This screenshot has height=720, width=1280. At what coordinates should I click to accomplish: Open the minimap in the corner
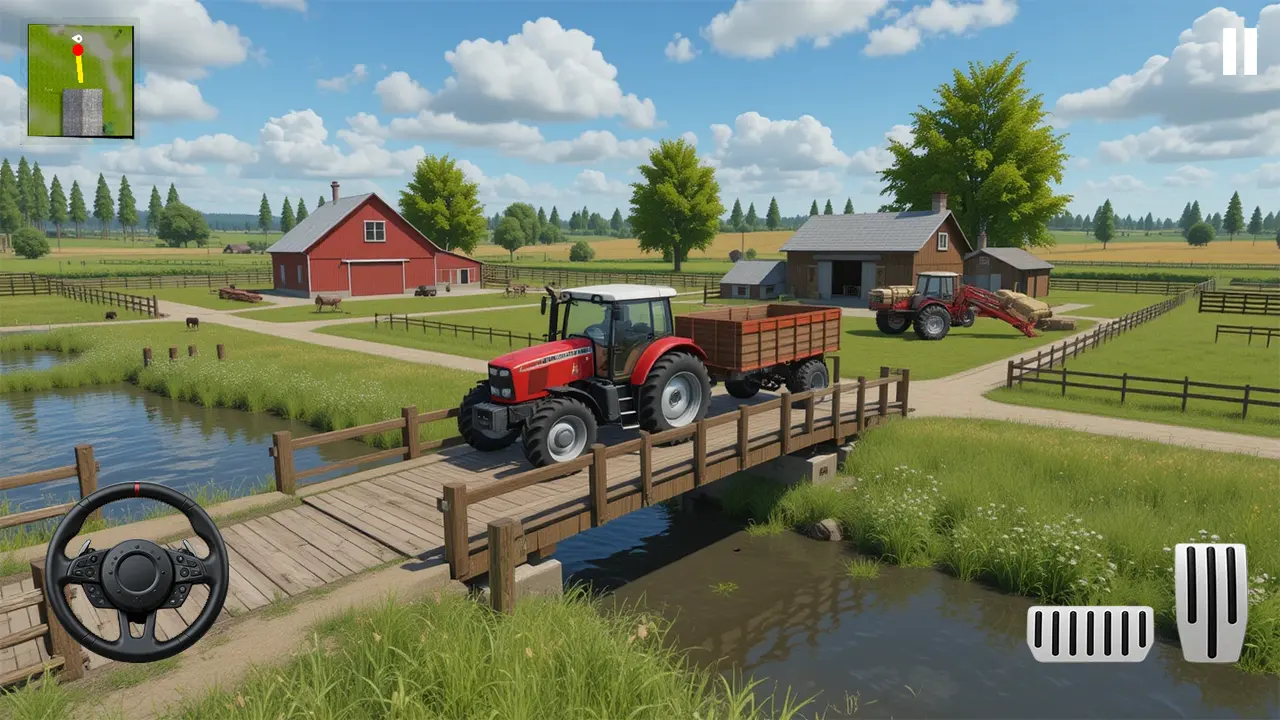click(80, 80)
